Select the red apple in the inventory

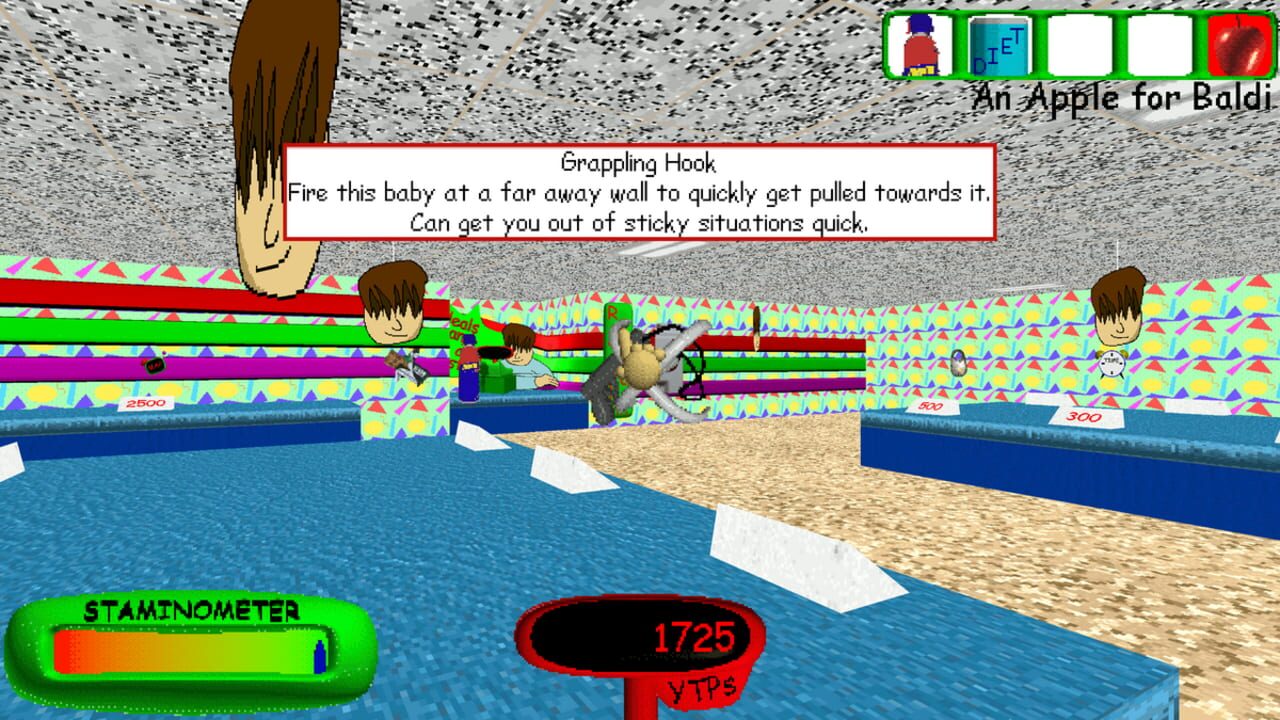(x=1239, y=47)
